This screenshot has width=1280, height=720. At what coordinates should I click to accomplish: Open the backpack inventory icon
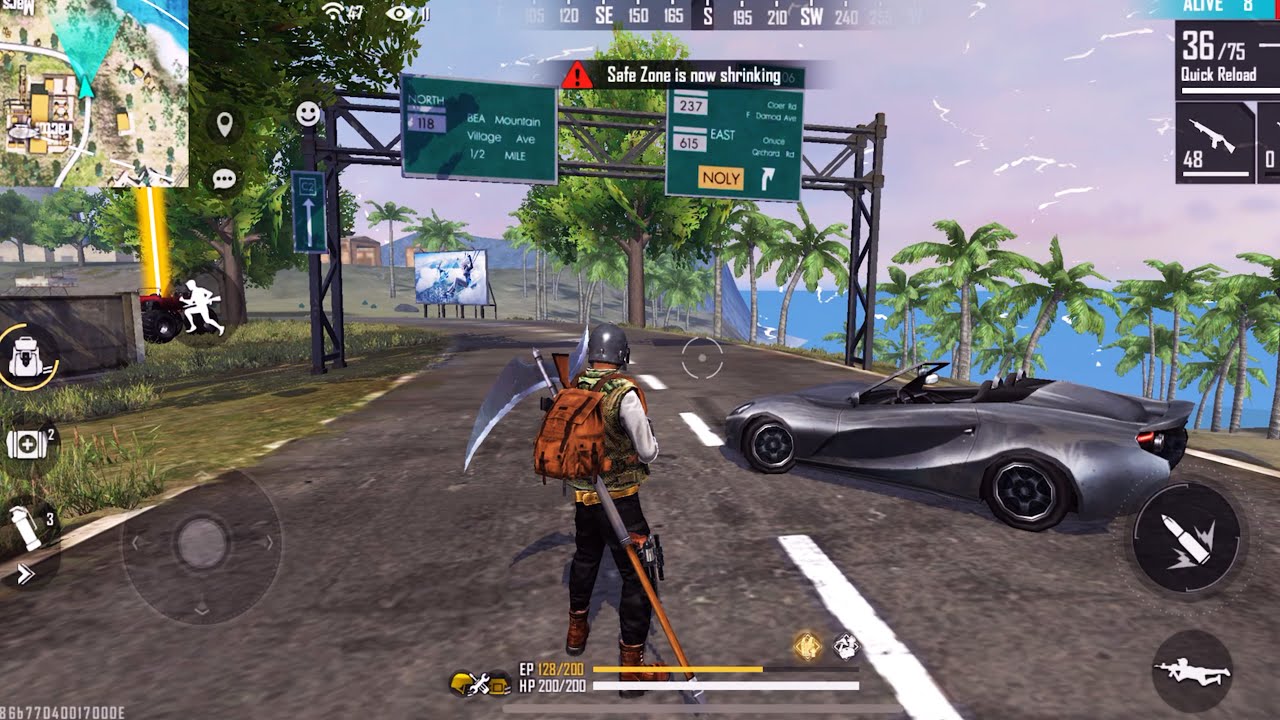[27, 354]
